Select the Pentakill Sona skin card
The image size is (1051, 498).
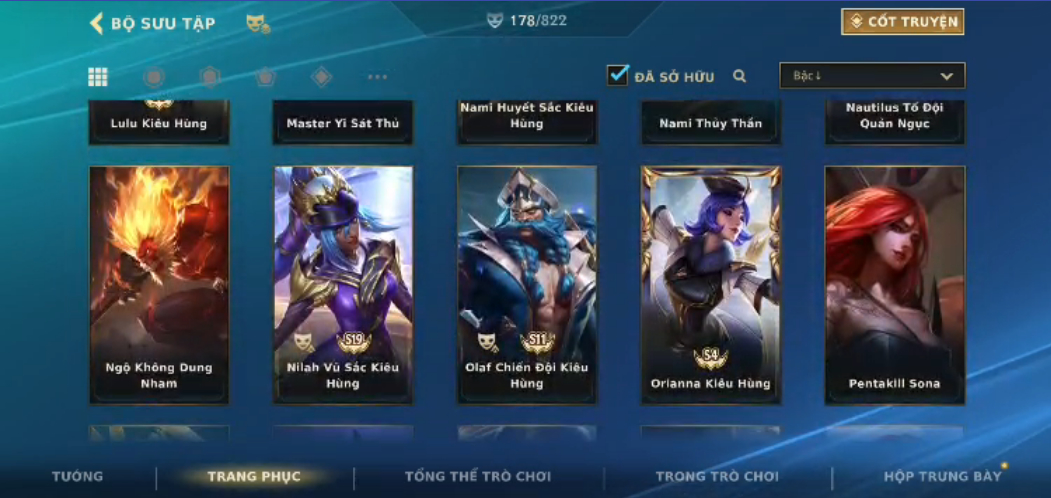pyautogui.click(x=894, y=285)
